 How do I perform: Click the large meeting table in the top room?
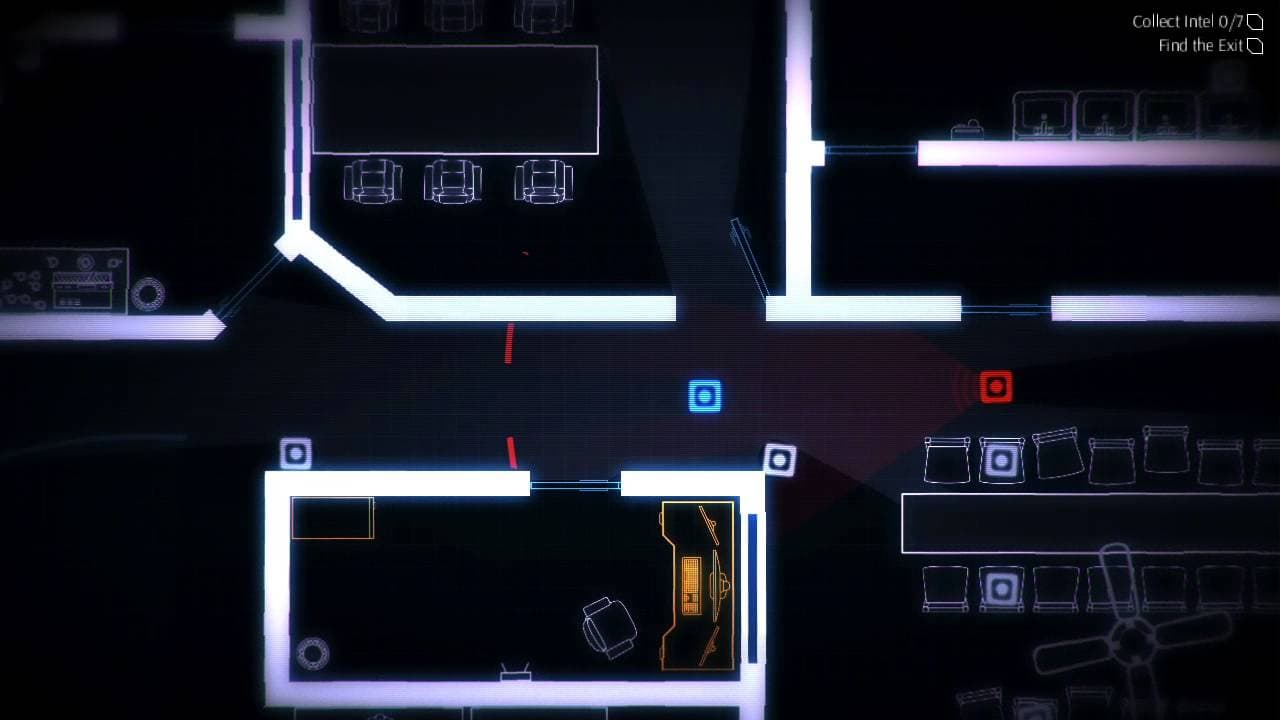point(455,95)
